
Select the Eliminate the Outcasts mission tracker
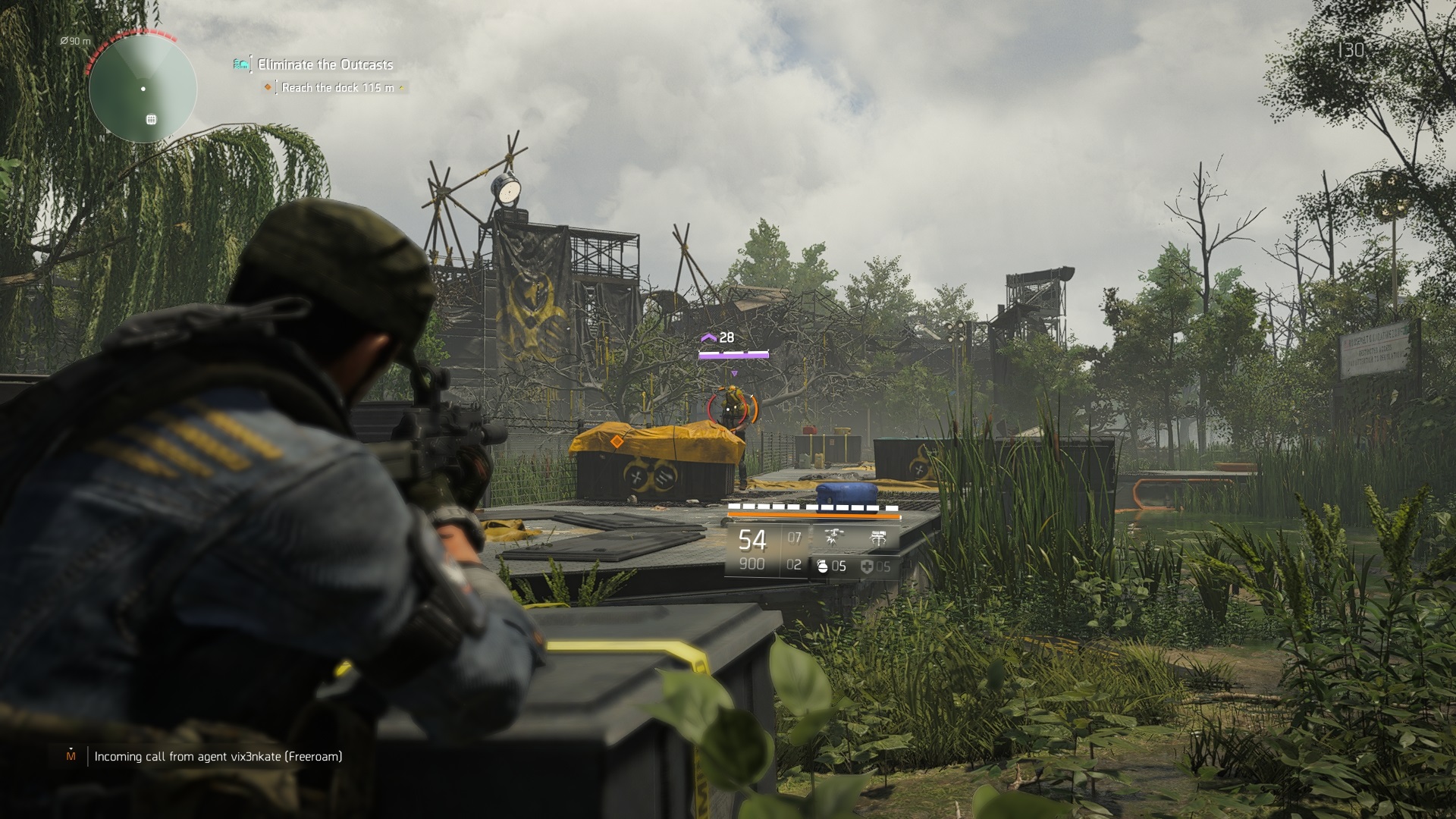pos(325,64)
